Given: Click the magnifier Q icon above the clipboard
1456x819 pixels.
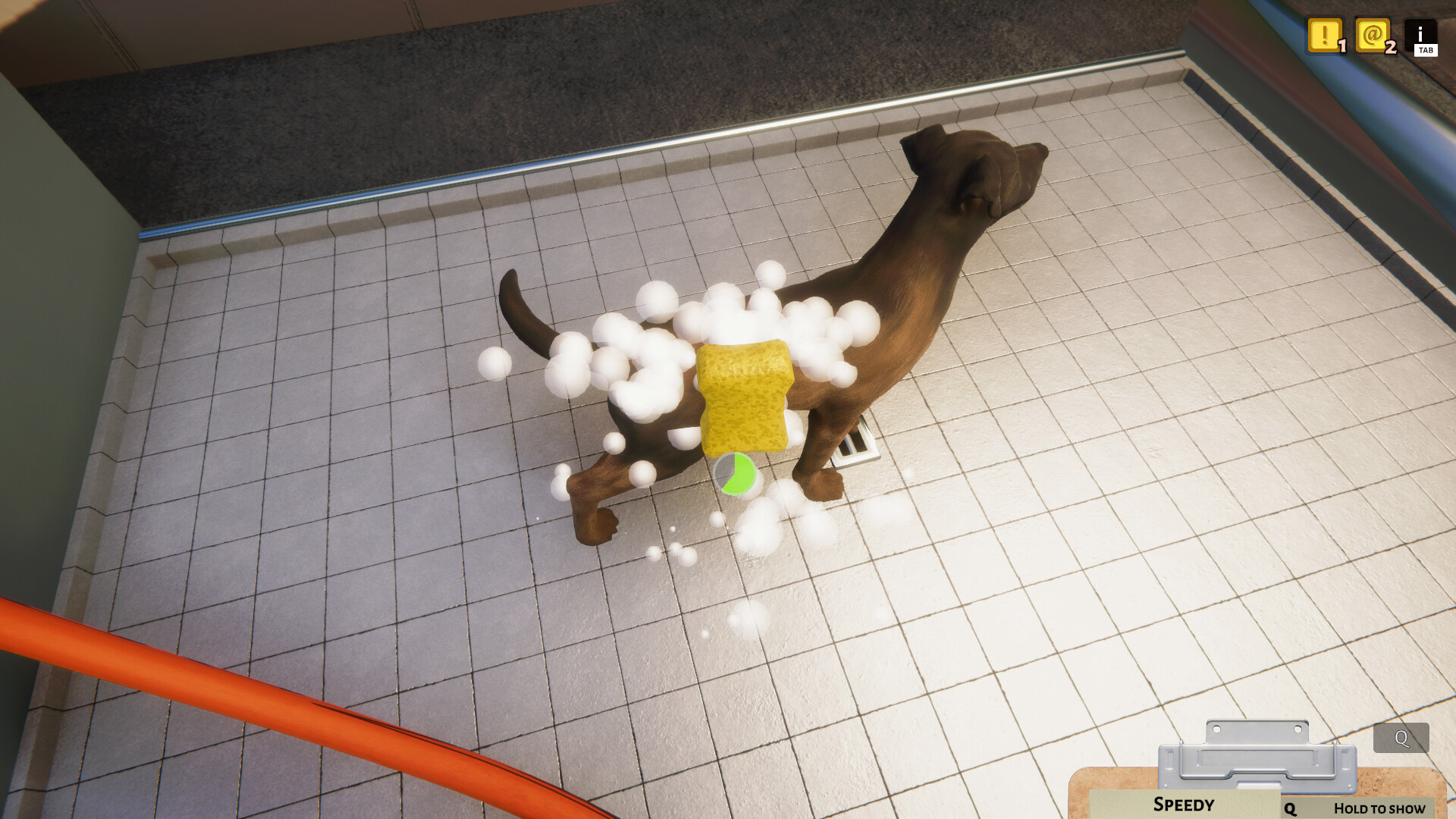Looking at the screenshot, I should click(1400, 736).
